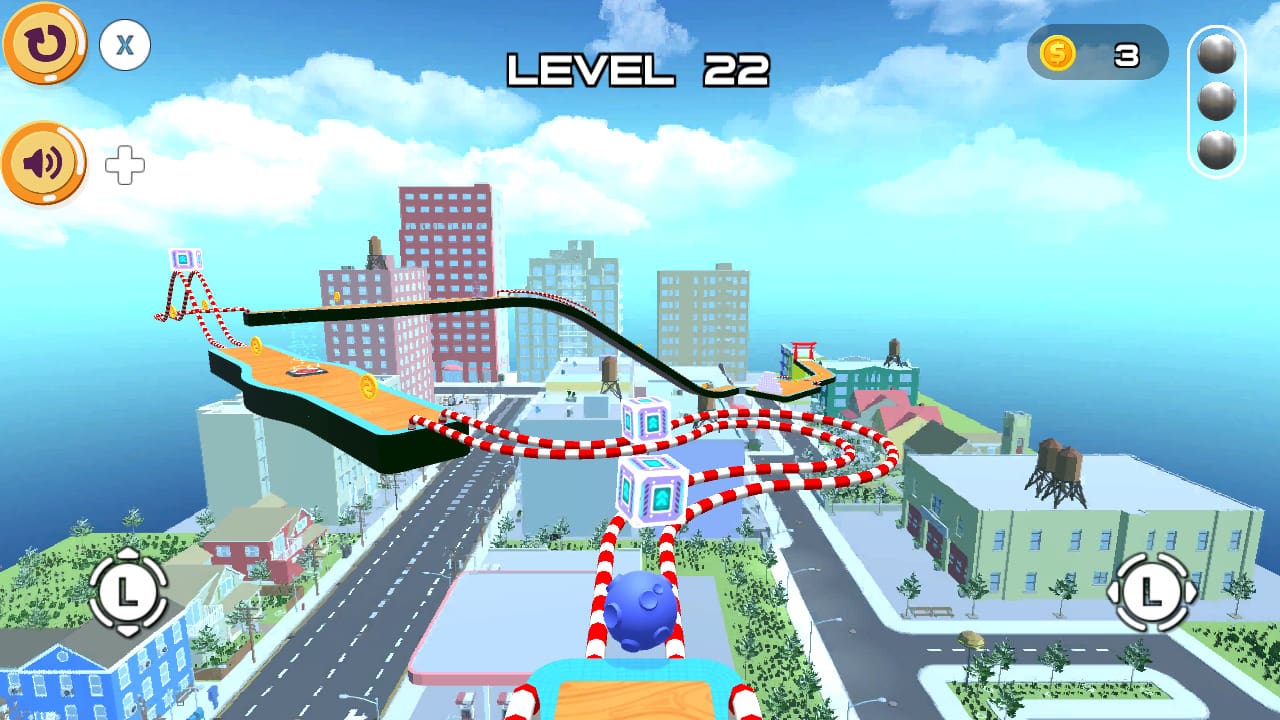The height and width of the screenshot is (720, 1280).
Task: Select the middle silver ball skin
Action: point(1214,100)
